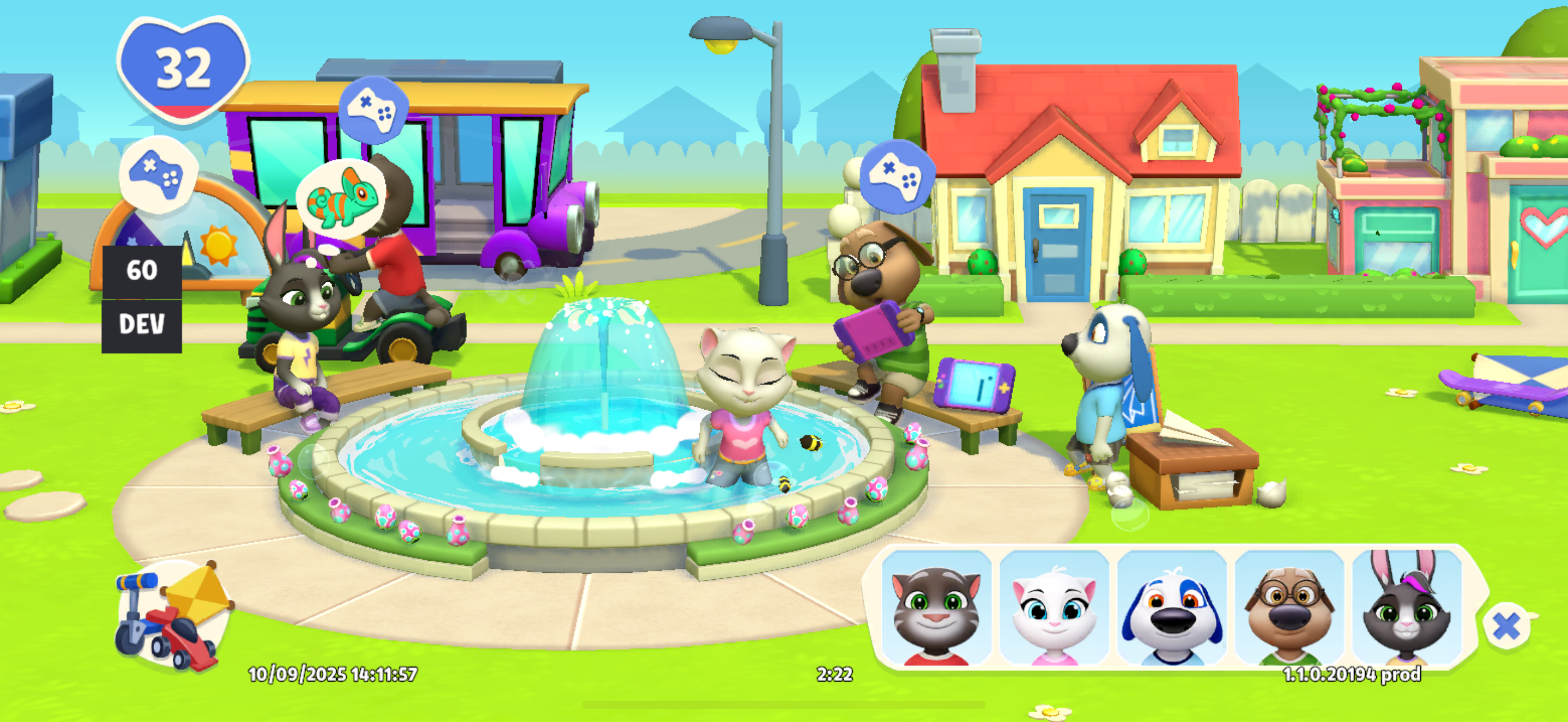Tap the gamepad bubble above the bus
The width and height of the screenshot is (1568, 722).
373,109
